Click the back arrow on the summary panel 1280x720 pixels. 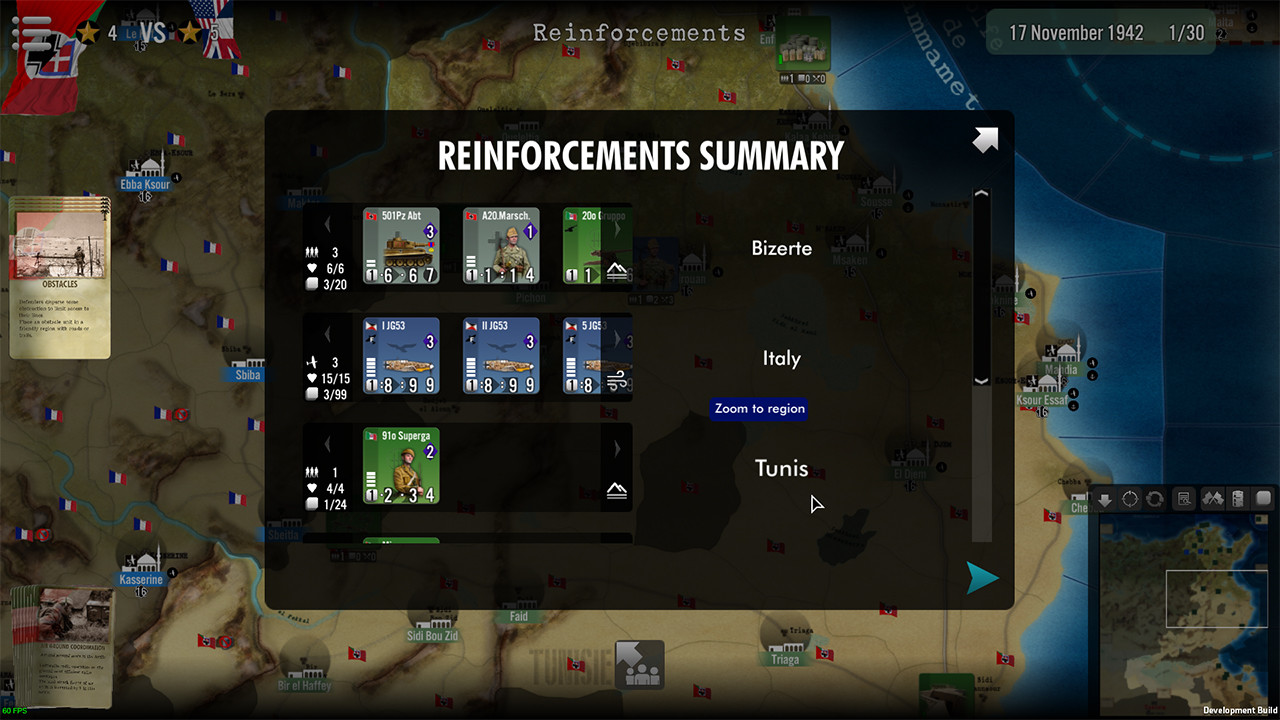(x=984, y=140)
